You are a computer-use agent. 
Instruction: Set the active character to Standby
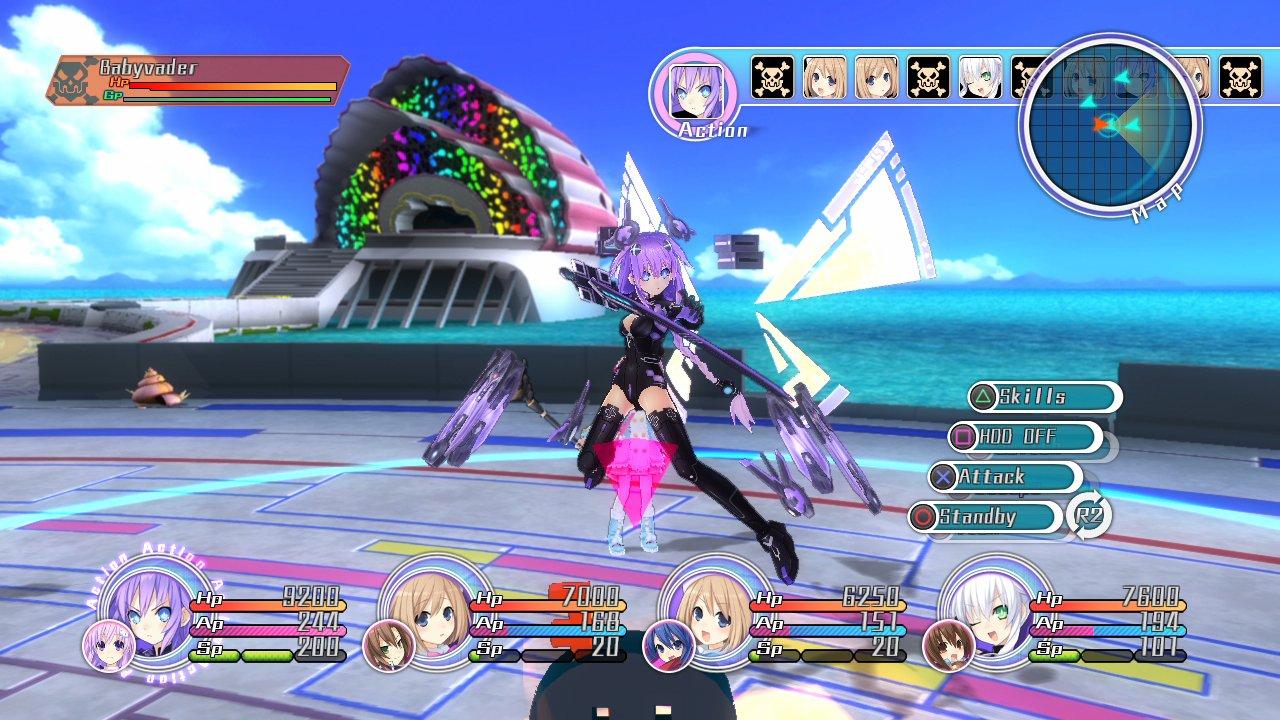[1000, 518]
